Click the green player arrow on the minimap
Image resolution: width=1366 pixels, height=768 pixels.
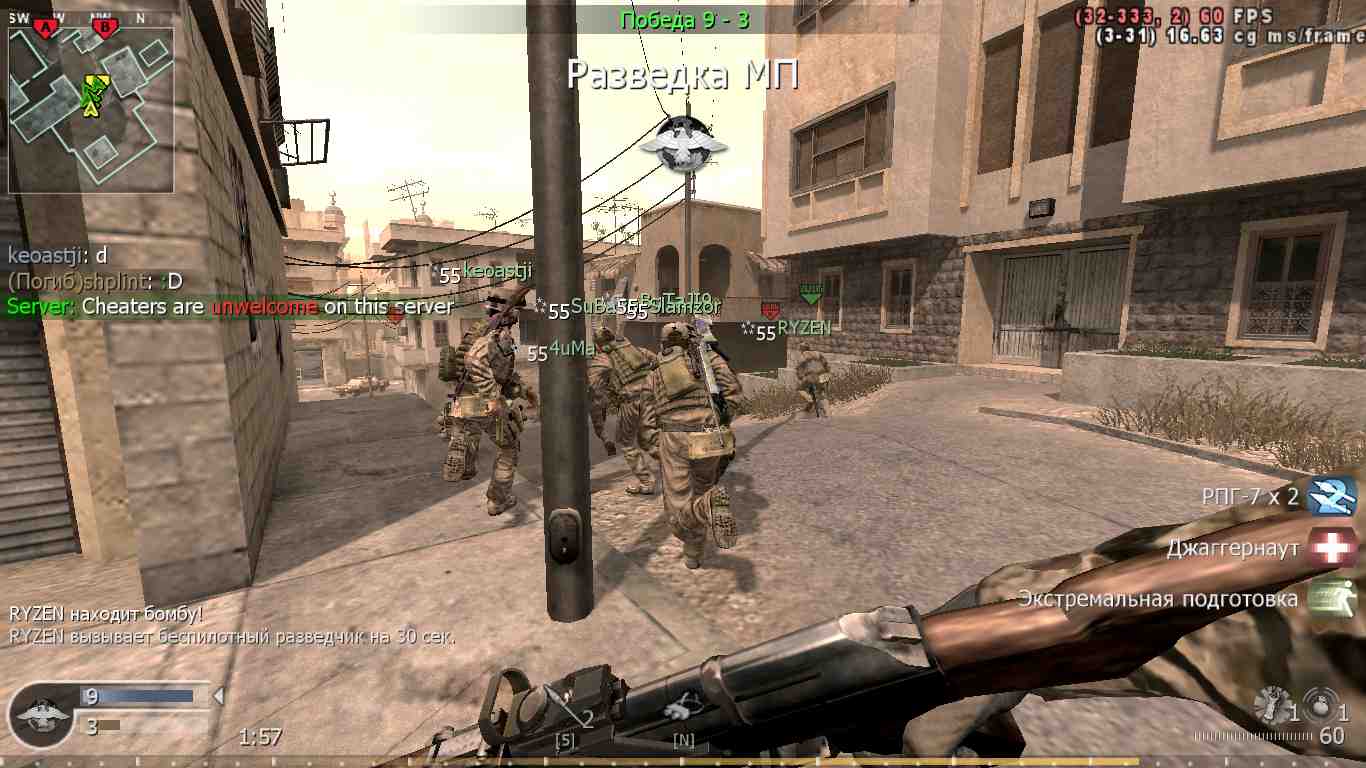tap(92, 94)
